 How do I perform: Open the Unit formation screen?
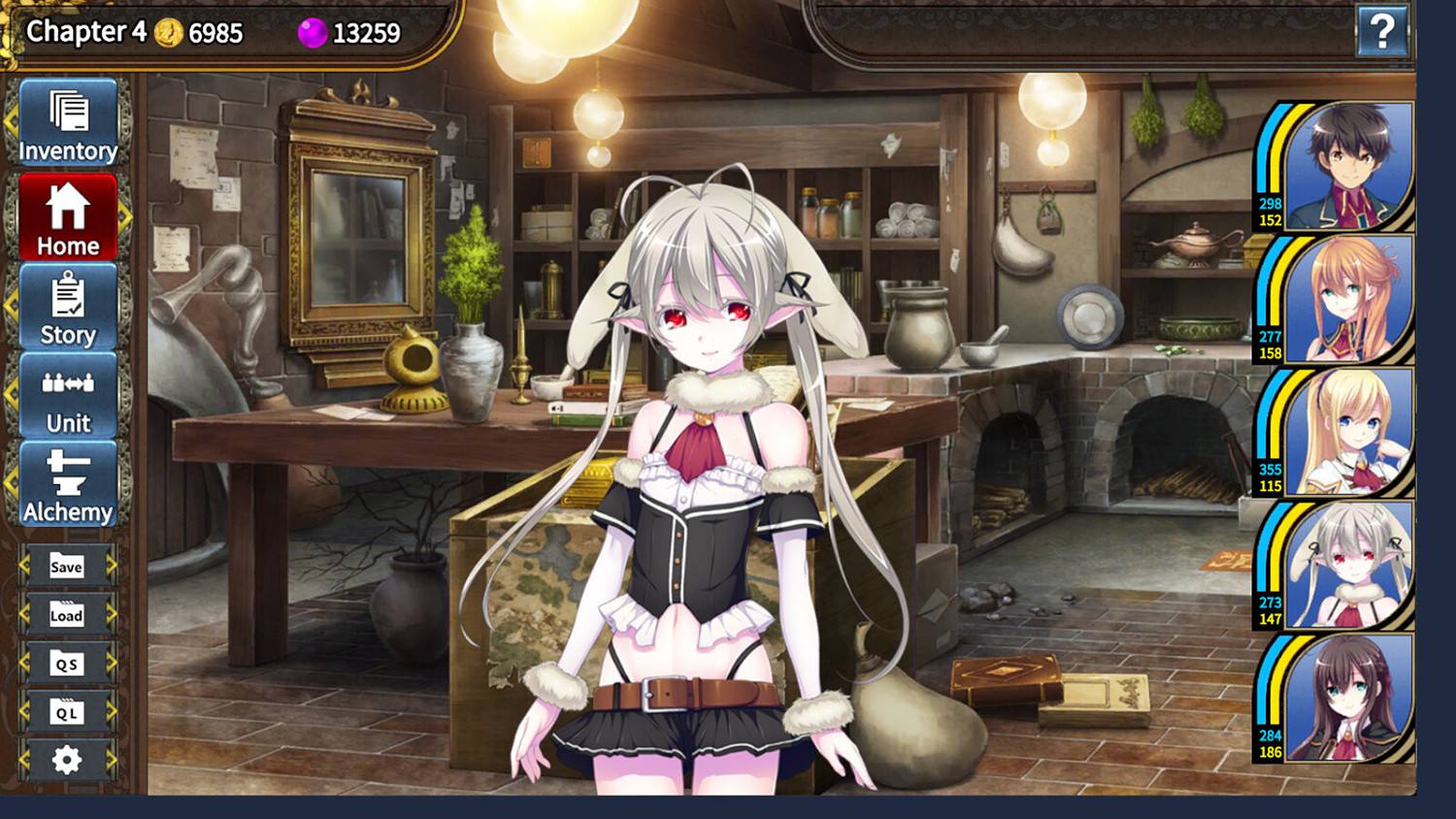tap(67, 395)
